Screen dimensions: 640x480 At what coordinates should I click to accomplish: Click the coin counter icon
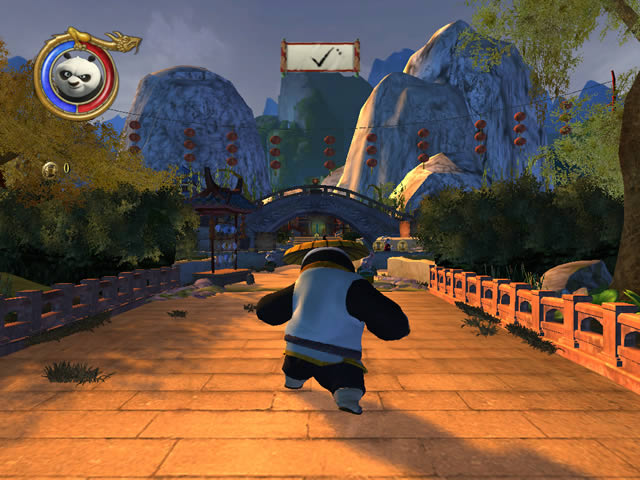tap(48, 167)
